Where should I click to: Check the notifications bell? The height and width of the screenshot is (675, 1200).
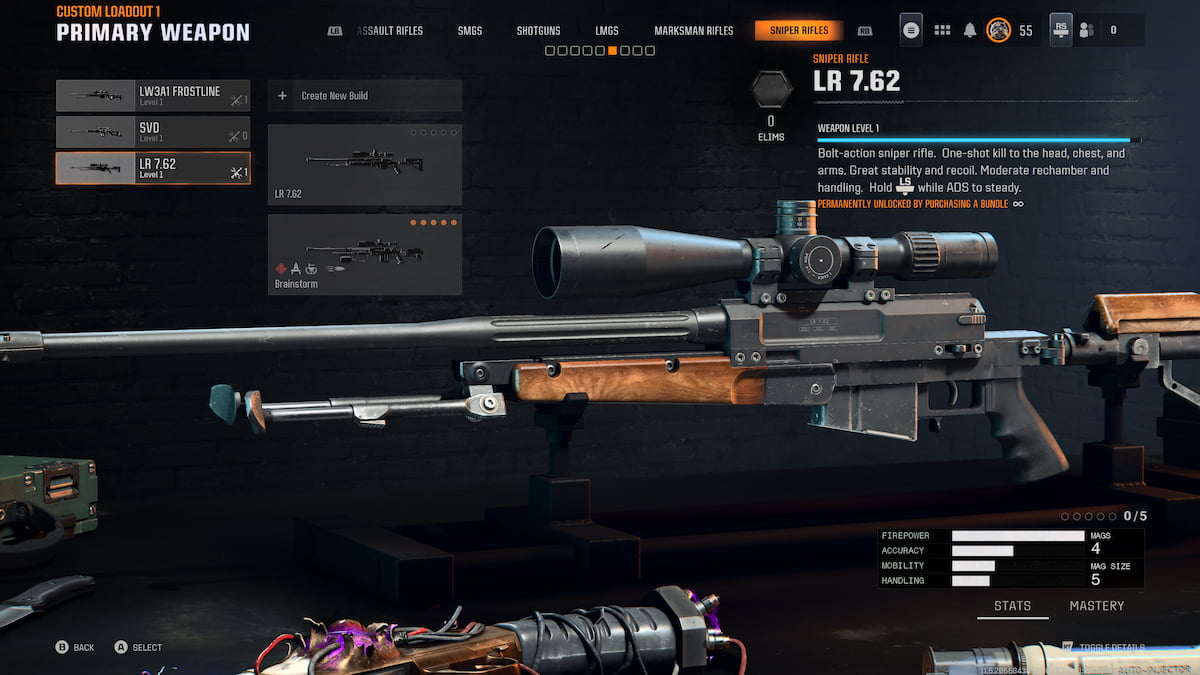tap(970, 30)
